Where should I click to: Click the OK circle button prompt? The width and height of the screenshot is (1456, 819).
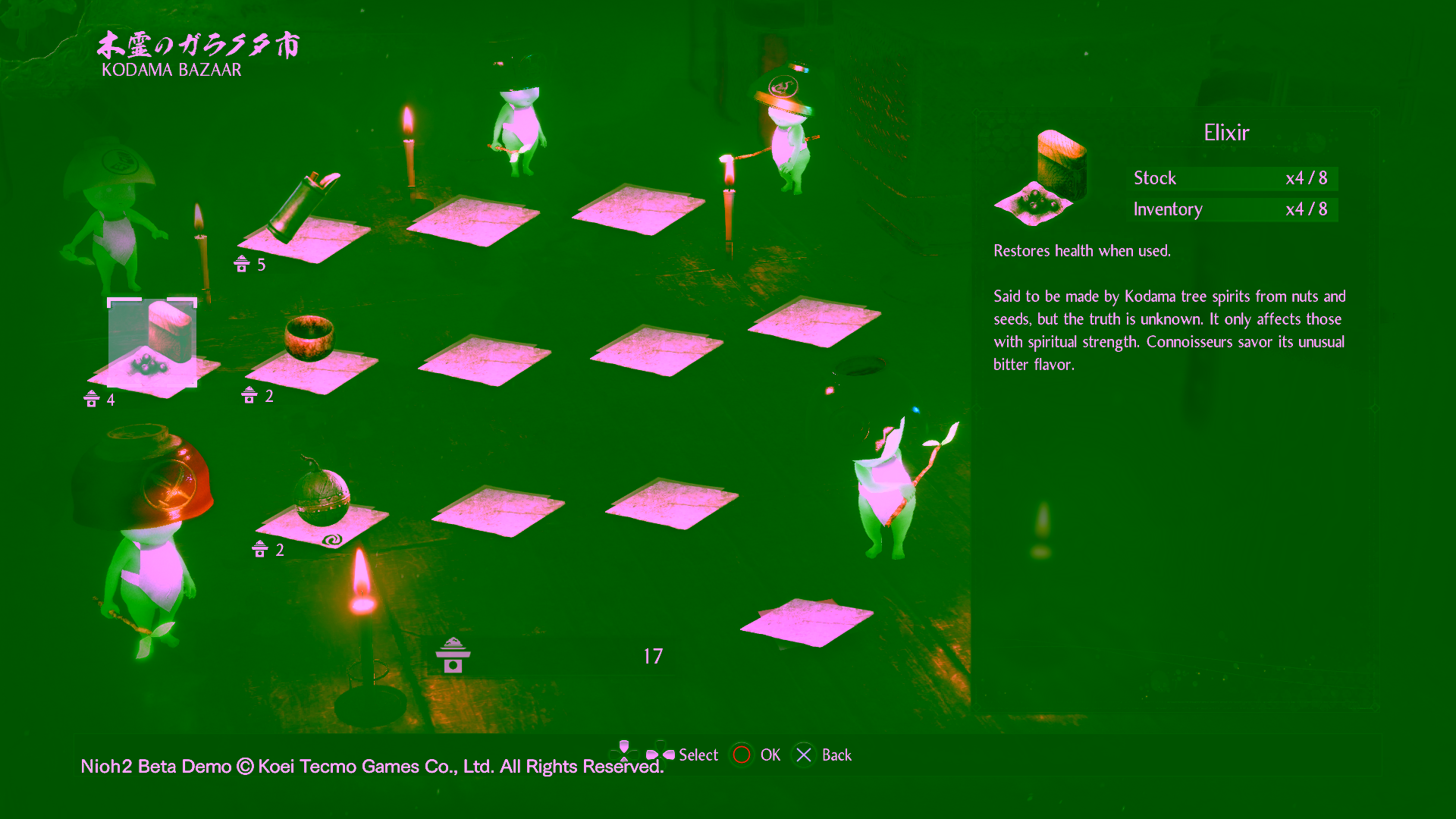(742, 755)
